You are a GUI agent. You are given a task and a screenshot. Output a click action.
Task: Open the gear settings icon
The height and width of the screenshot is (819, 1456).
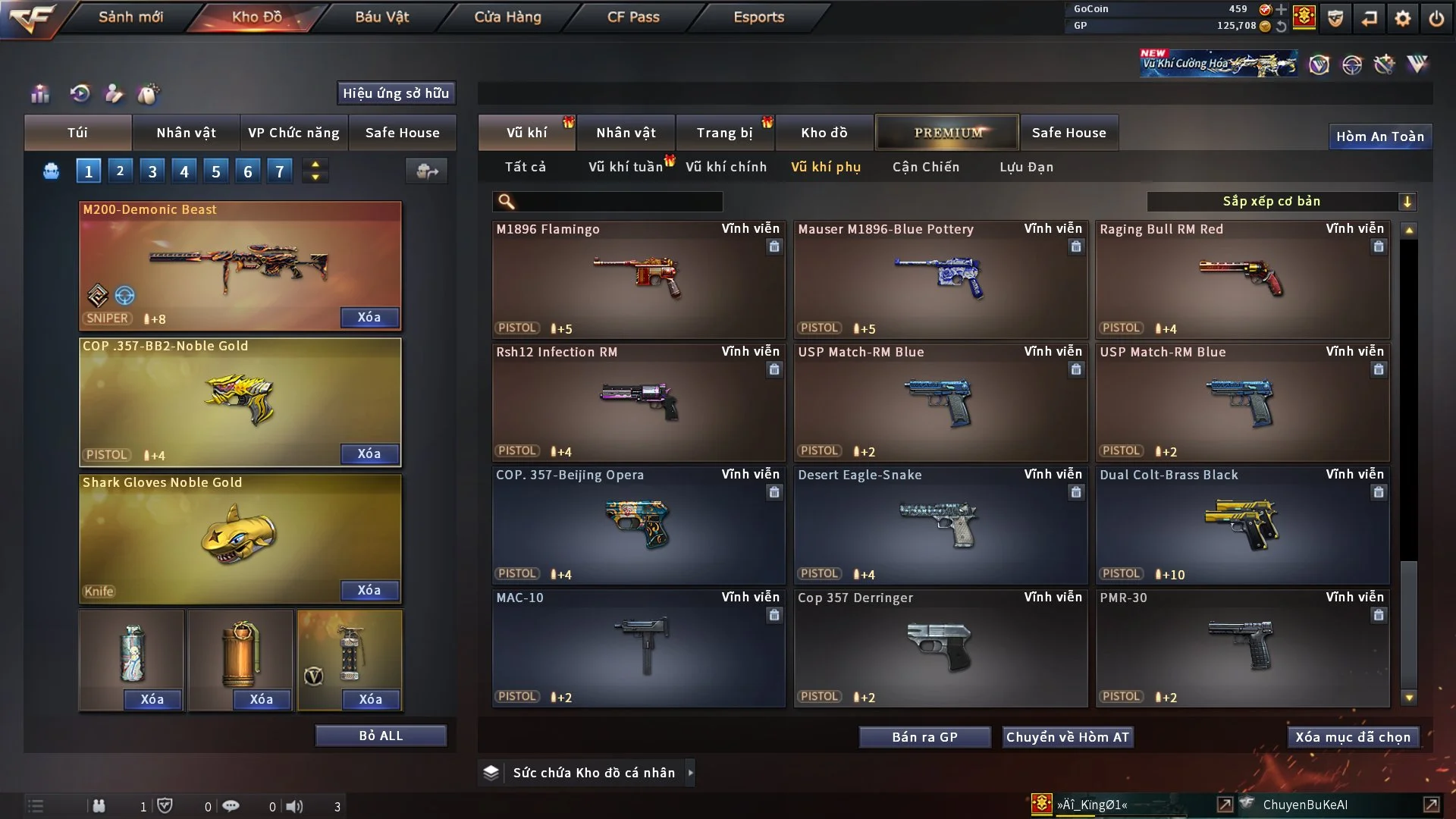[1402, 17]
